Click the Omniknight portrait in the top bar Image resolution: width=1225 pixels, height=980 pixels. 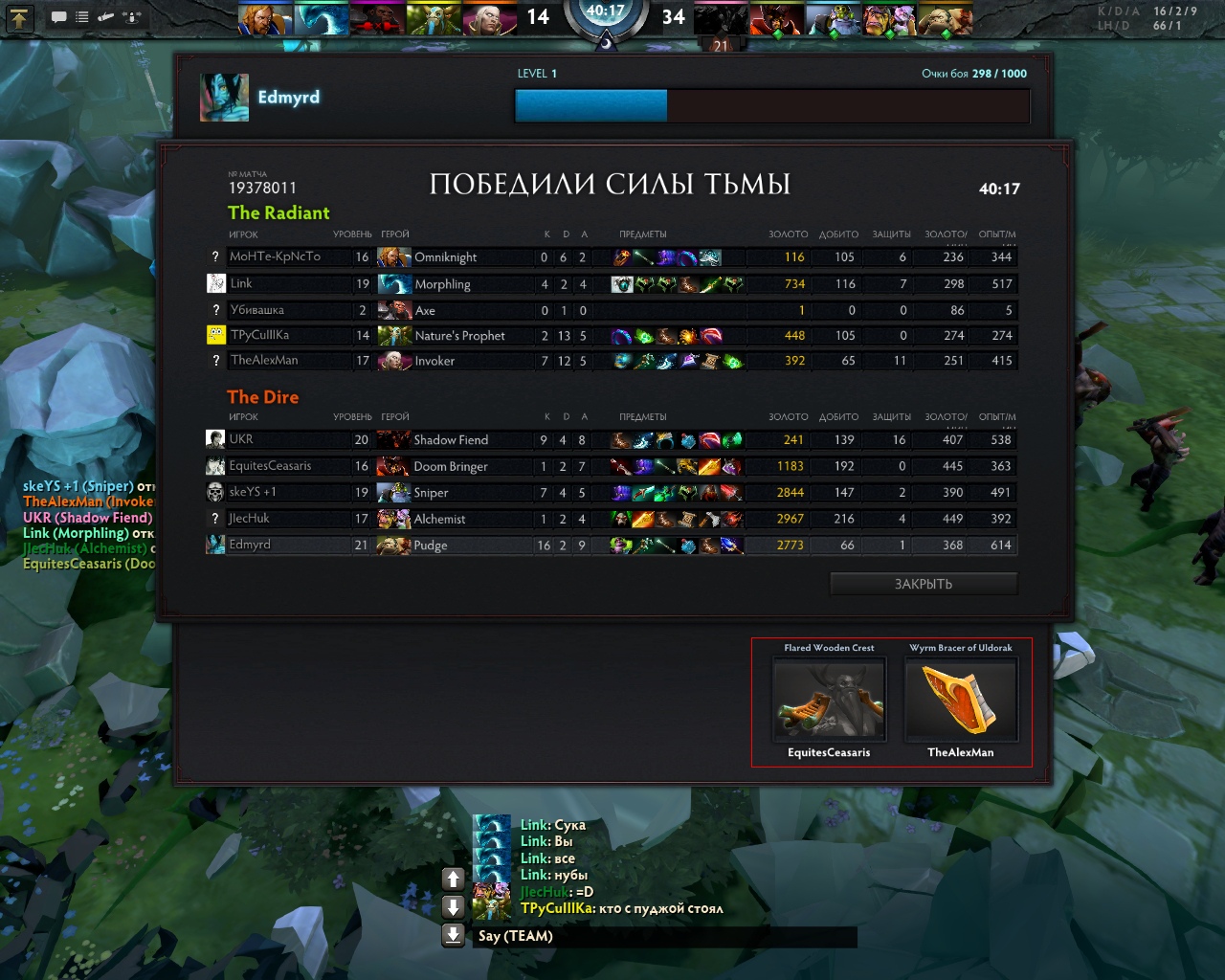265,18
